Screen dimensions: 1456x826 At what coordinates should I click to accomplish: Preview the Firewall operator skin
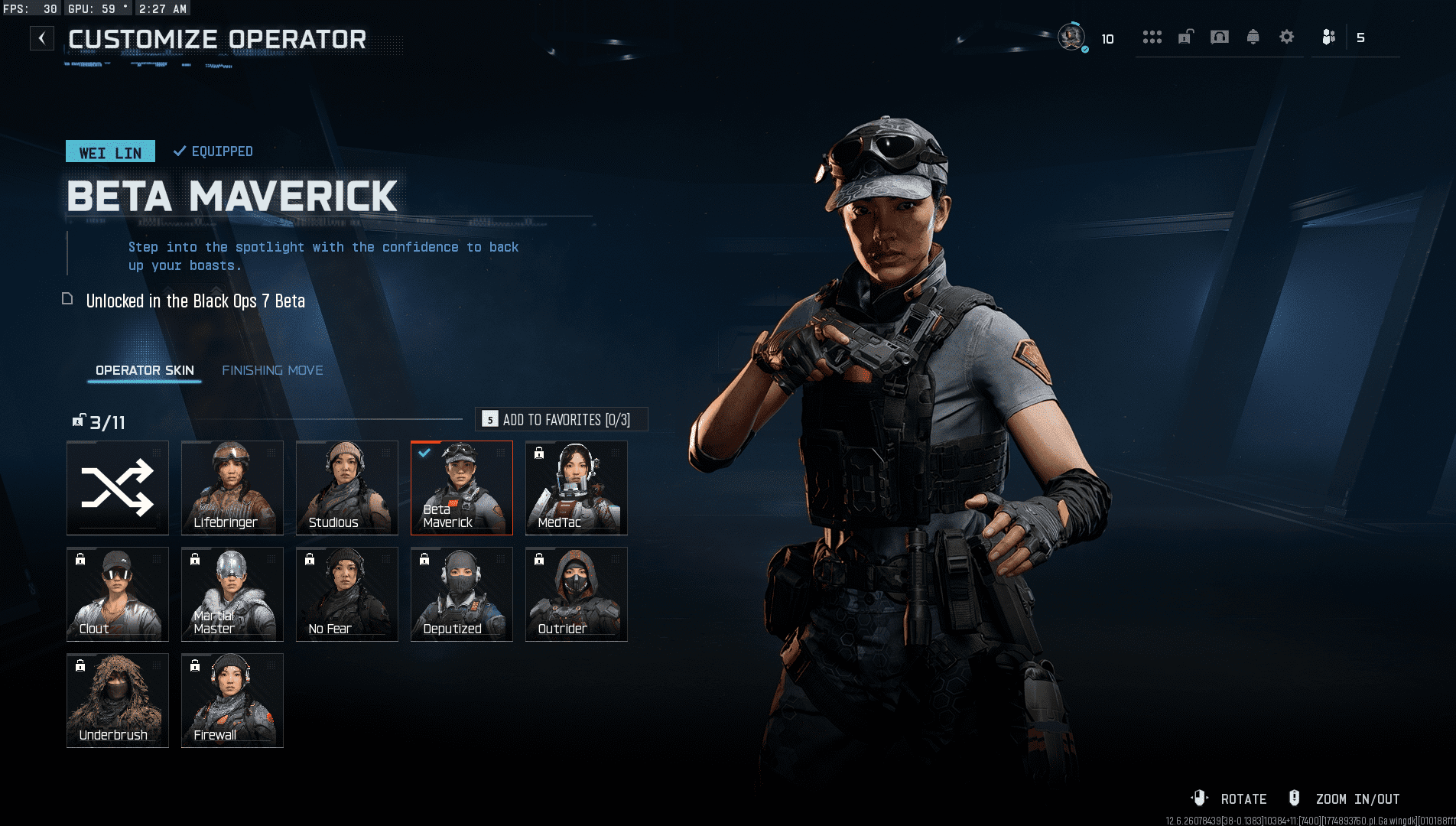pos(232,701)
